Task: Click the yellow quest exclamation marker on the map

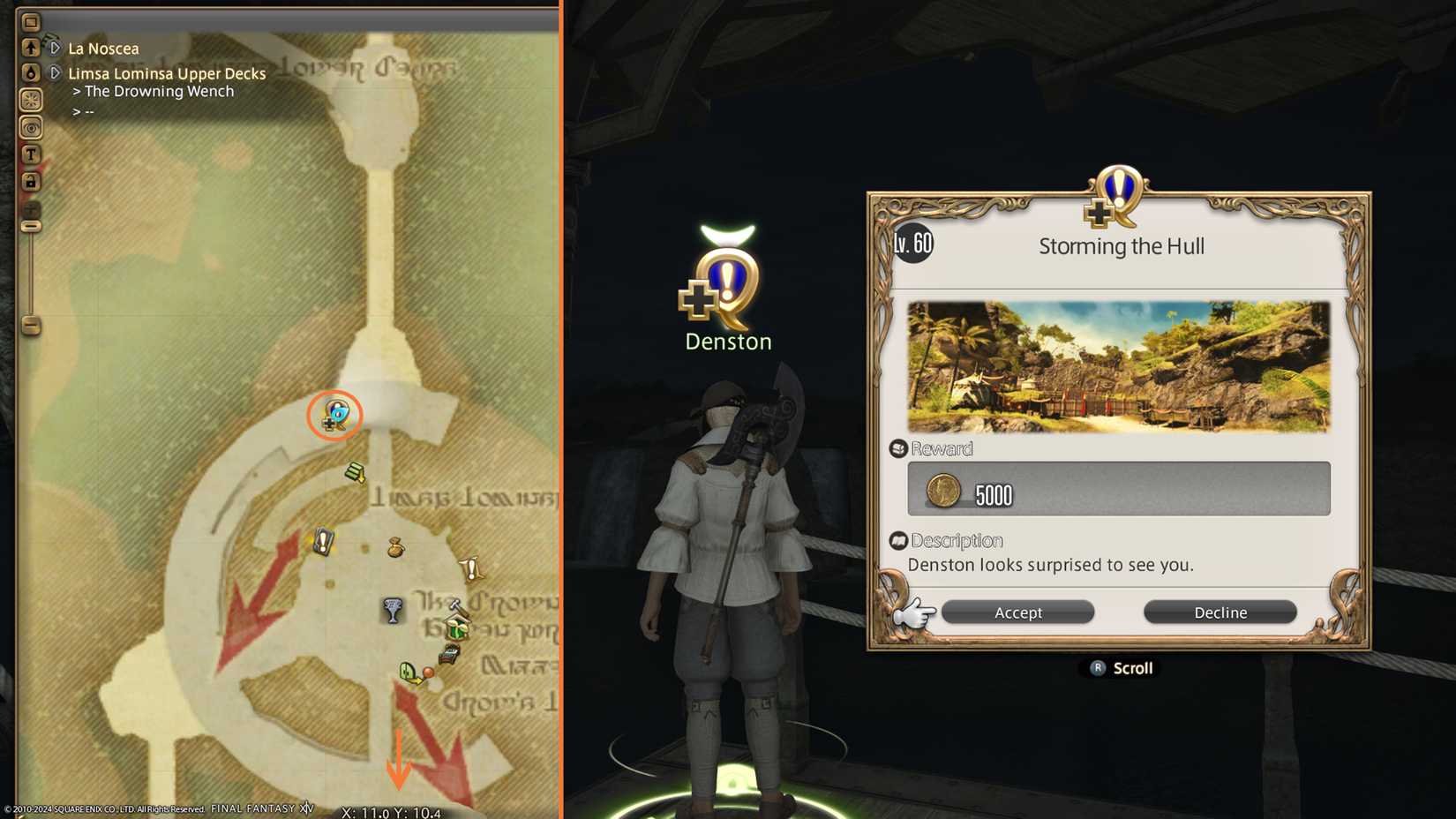Action: coord(471,567)
